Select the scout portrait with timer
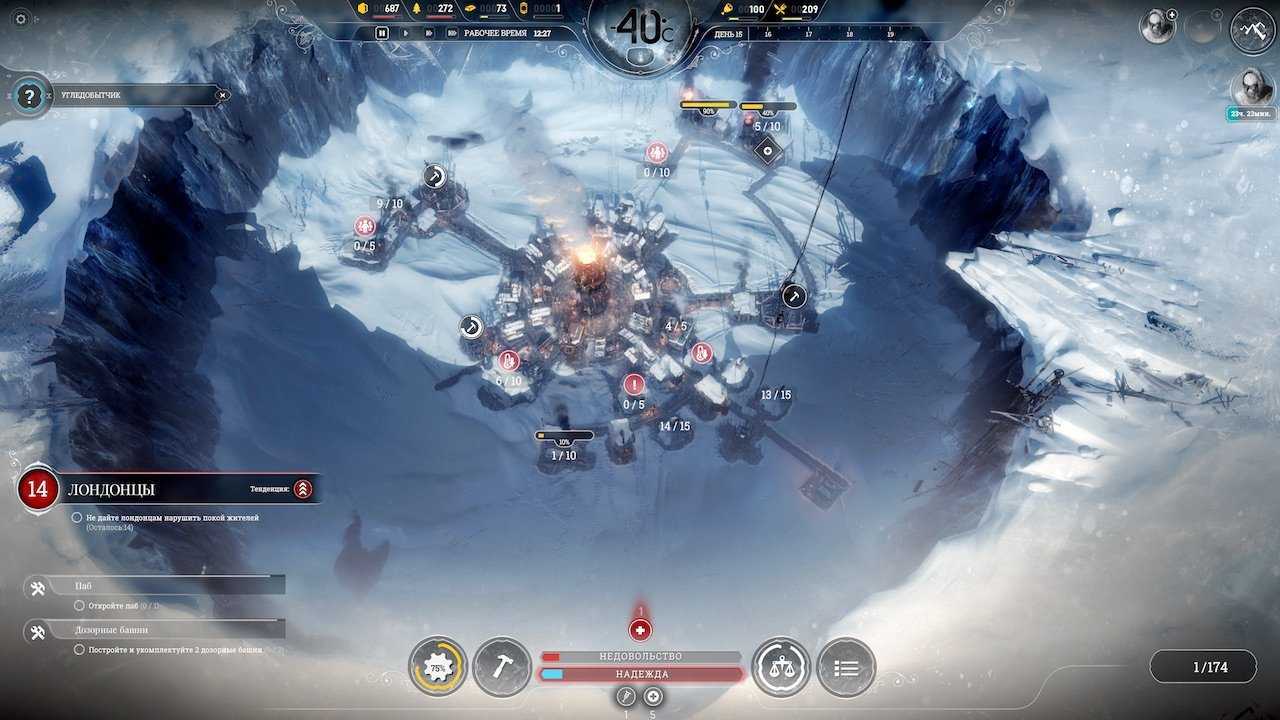The width and height of the screenshot is (1280, 720). (1251, 88)
